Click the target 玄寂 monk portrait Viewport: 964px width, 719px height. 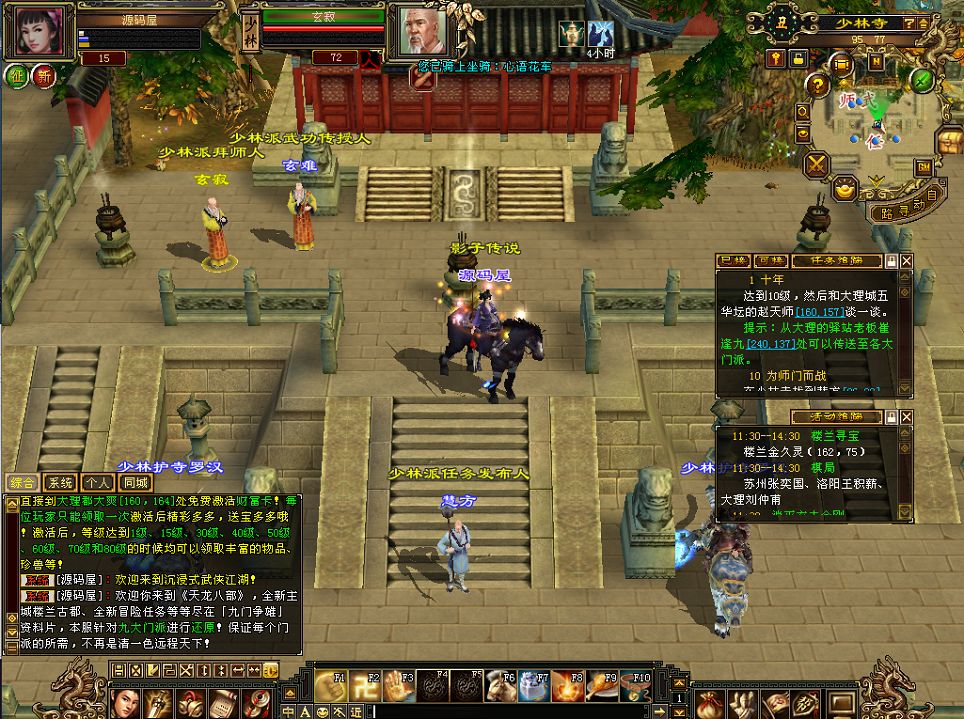pyautogui.click(x=424, y=32)
